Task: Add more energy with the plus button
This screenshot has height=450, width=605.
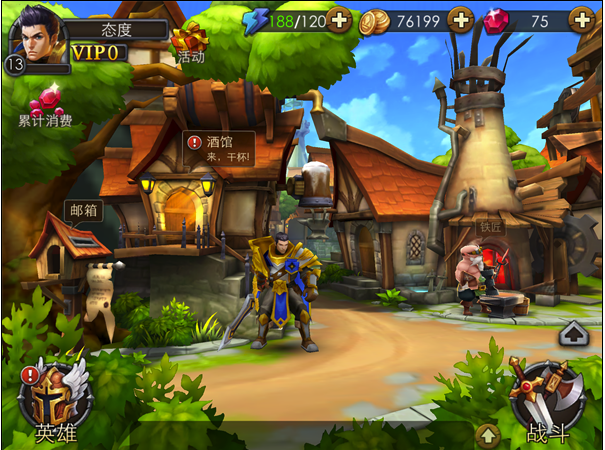Action: click(x=339, y=20)
